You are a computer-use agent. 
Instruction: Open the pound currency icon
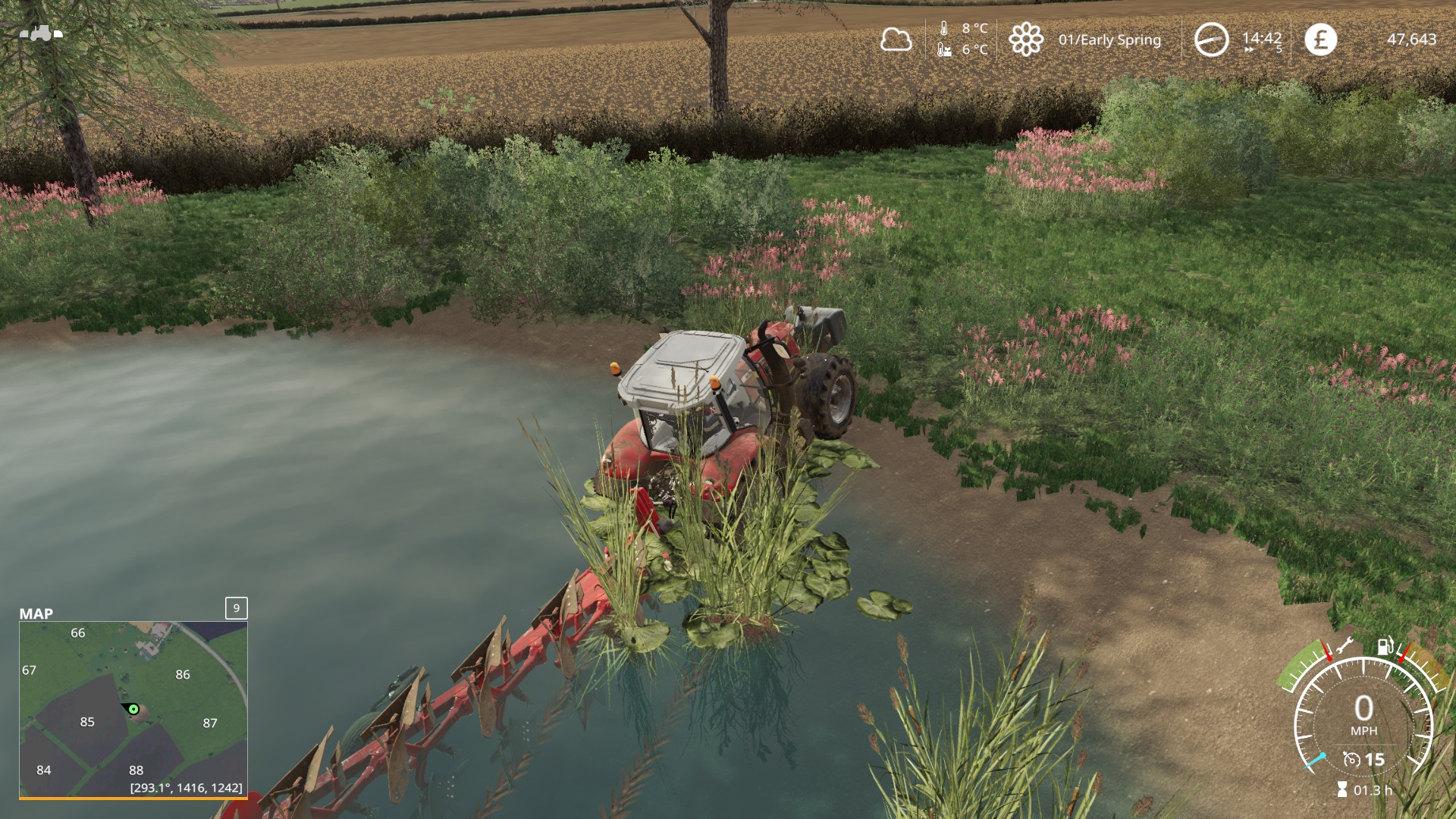(1320, 39)
